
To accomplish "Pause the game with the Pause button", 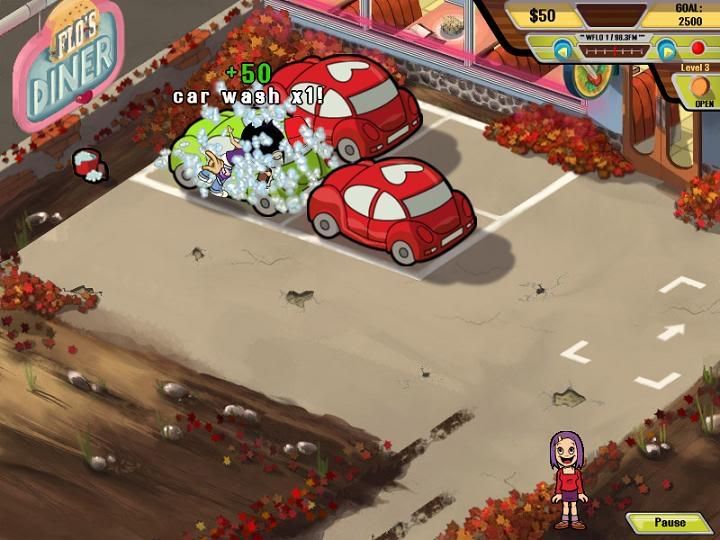I will tap(670, 523).
